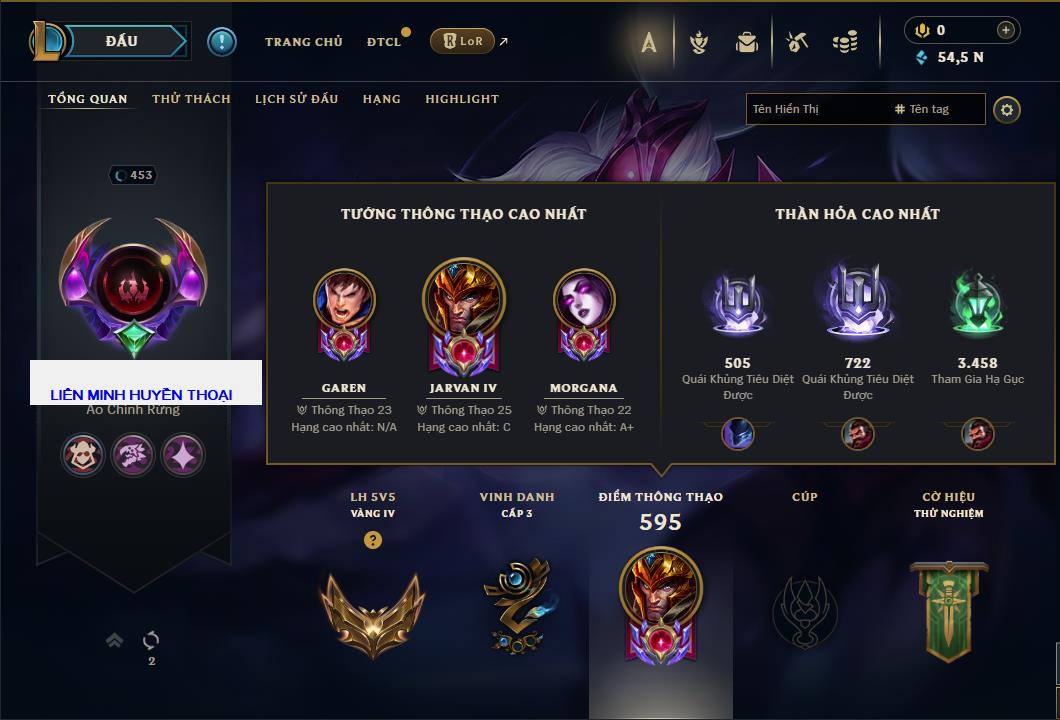Open the profile gear settings button

point(1007,109)
